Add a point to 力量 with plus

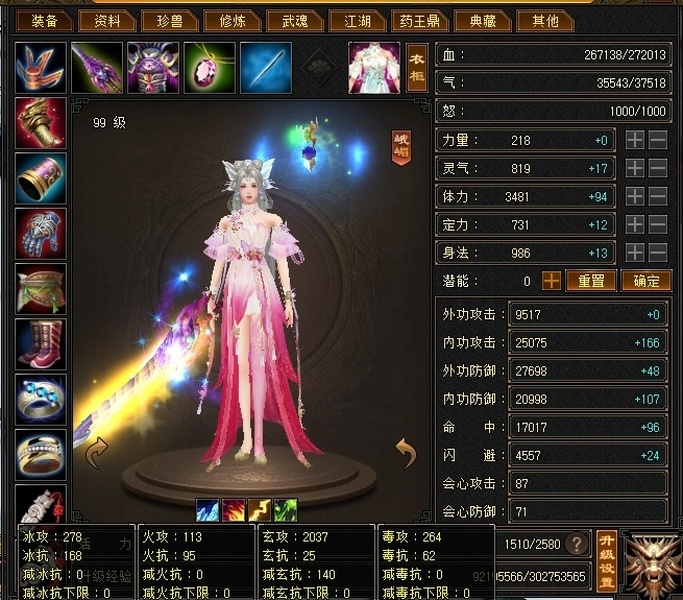[635, 141]
